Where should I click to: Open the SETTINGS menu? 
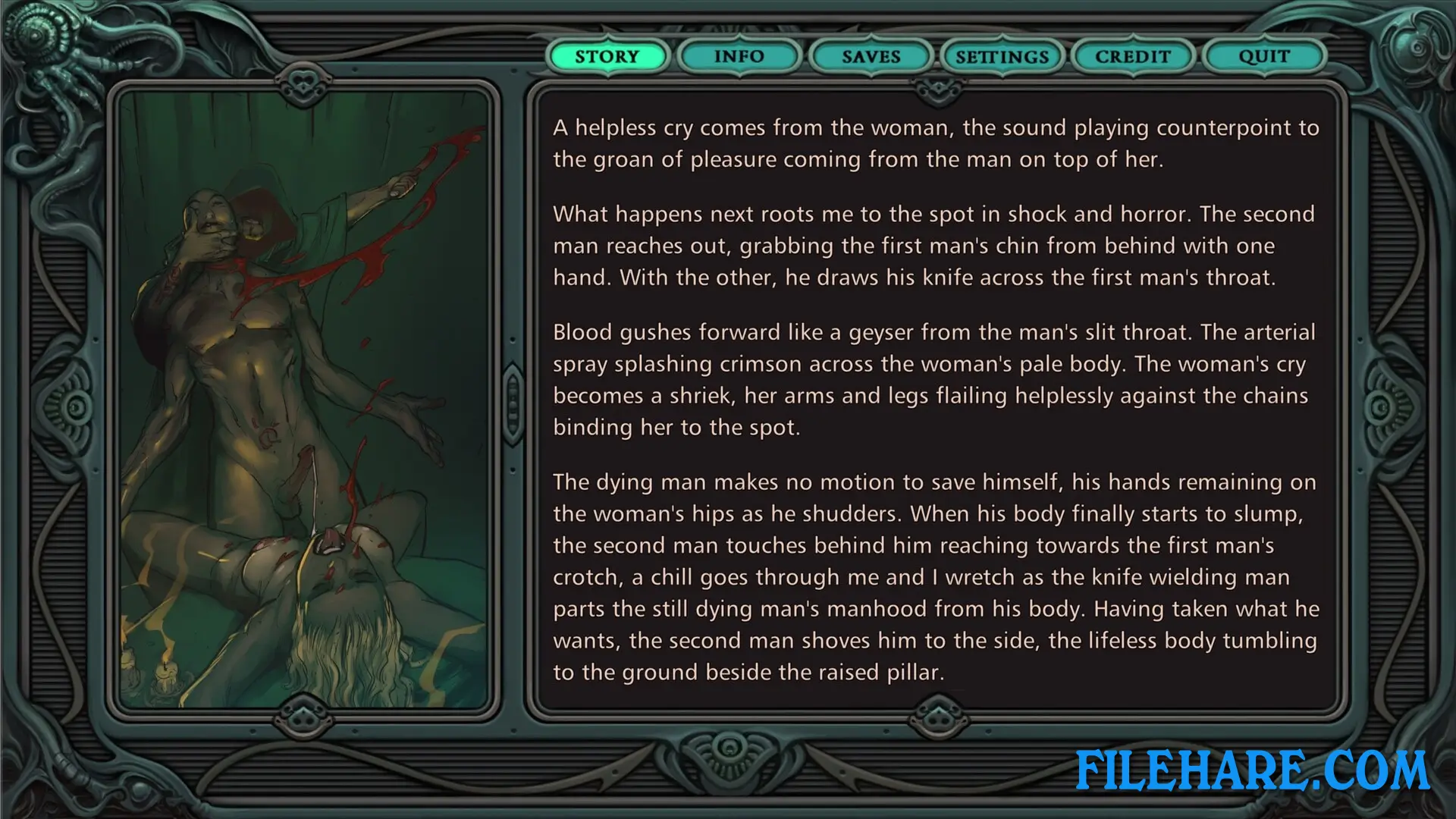pyautogui.click(x=1003, y=56)
